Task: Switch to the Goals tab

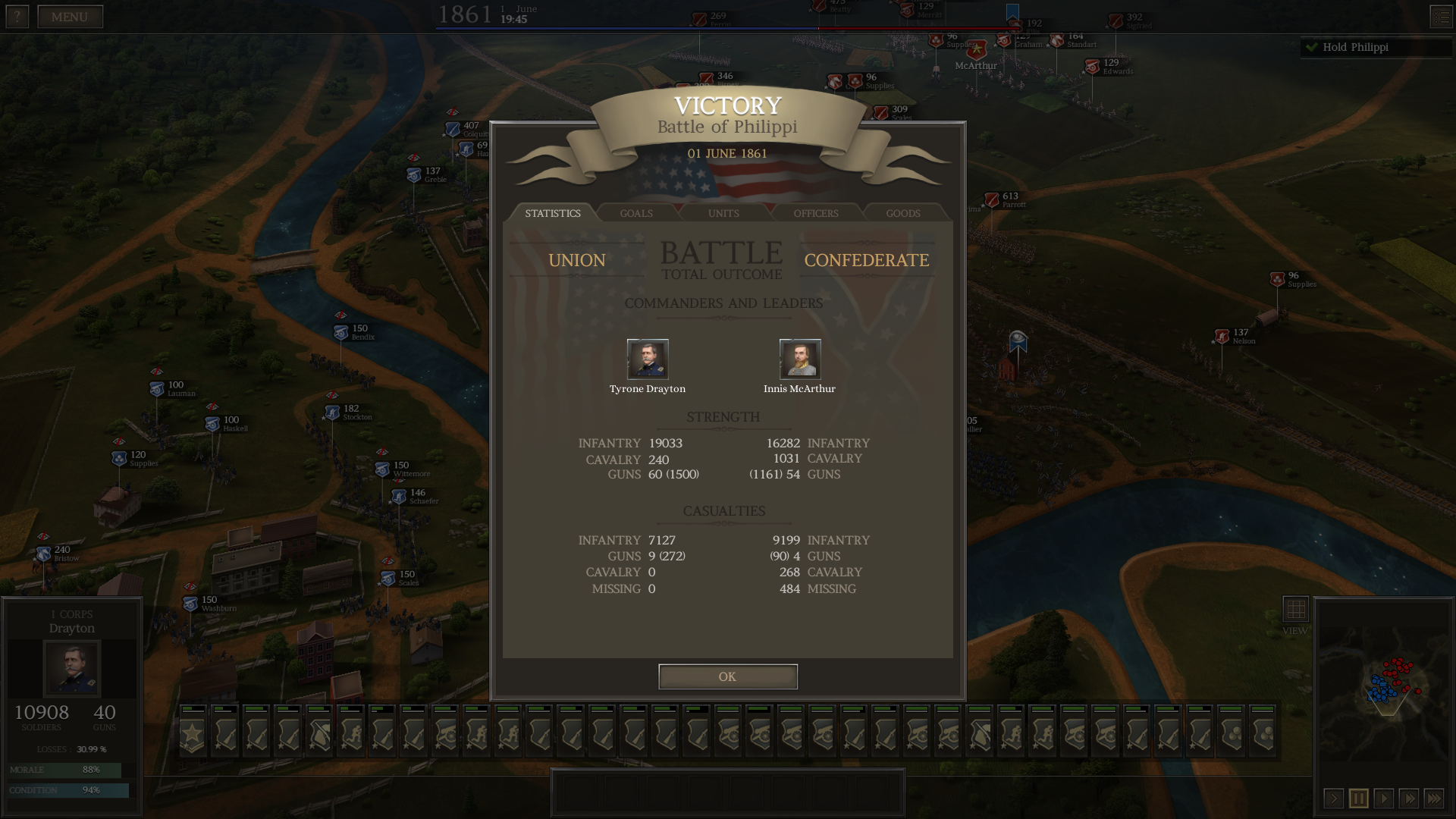Action: 635,213
